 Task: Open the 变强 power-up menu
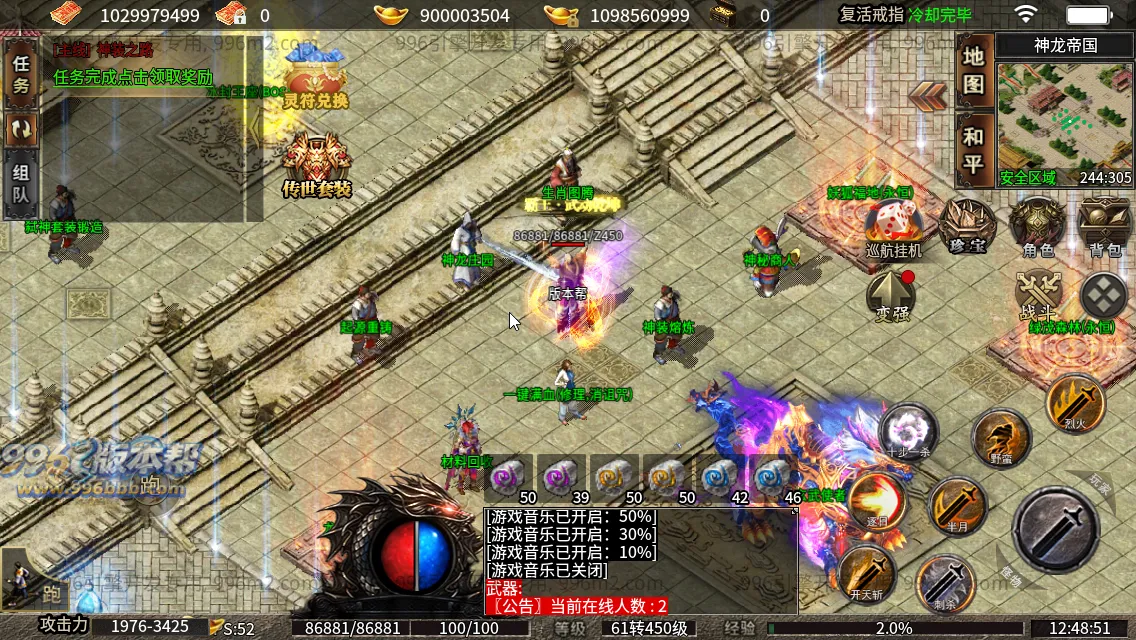891,295
